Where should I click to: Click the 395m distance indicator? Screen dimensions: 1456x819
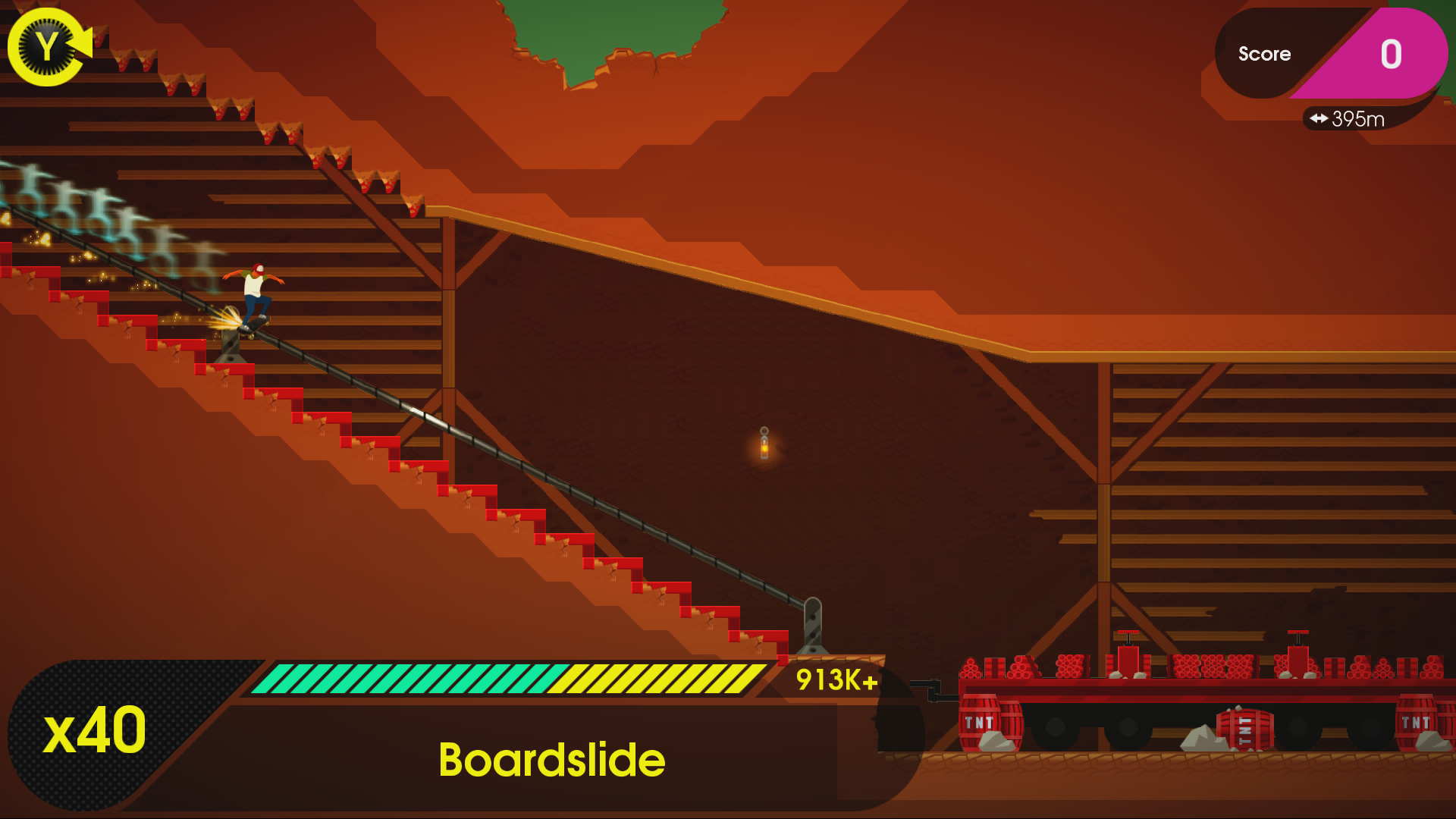1357,118
